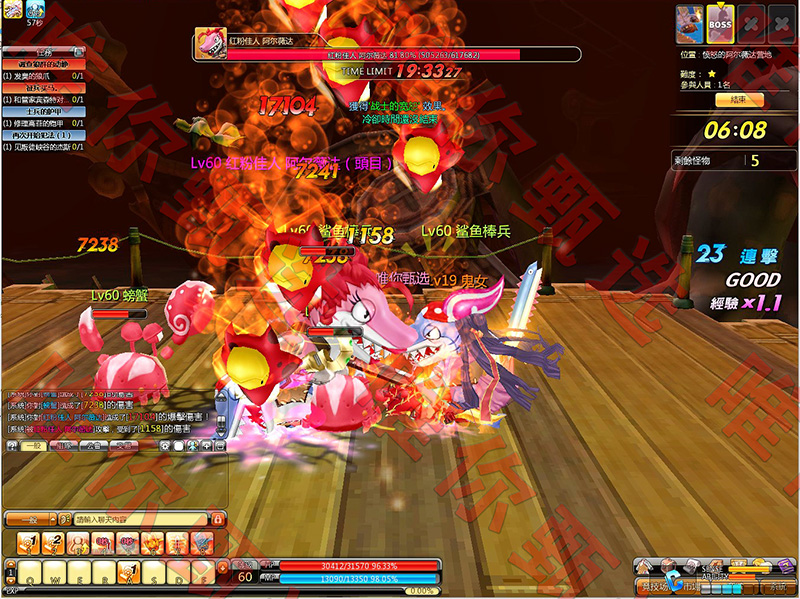Select the ship stage thumbnail

pos(689,24)
